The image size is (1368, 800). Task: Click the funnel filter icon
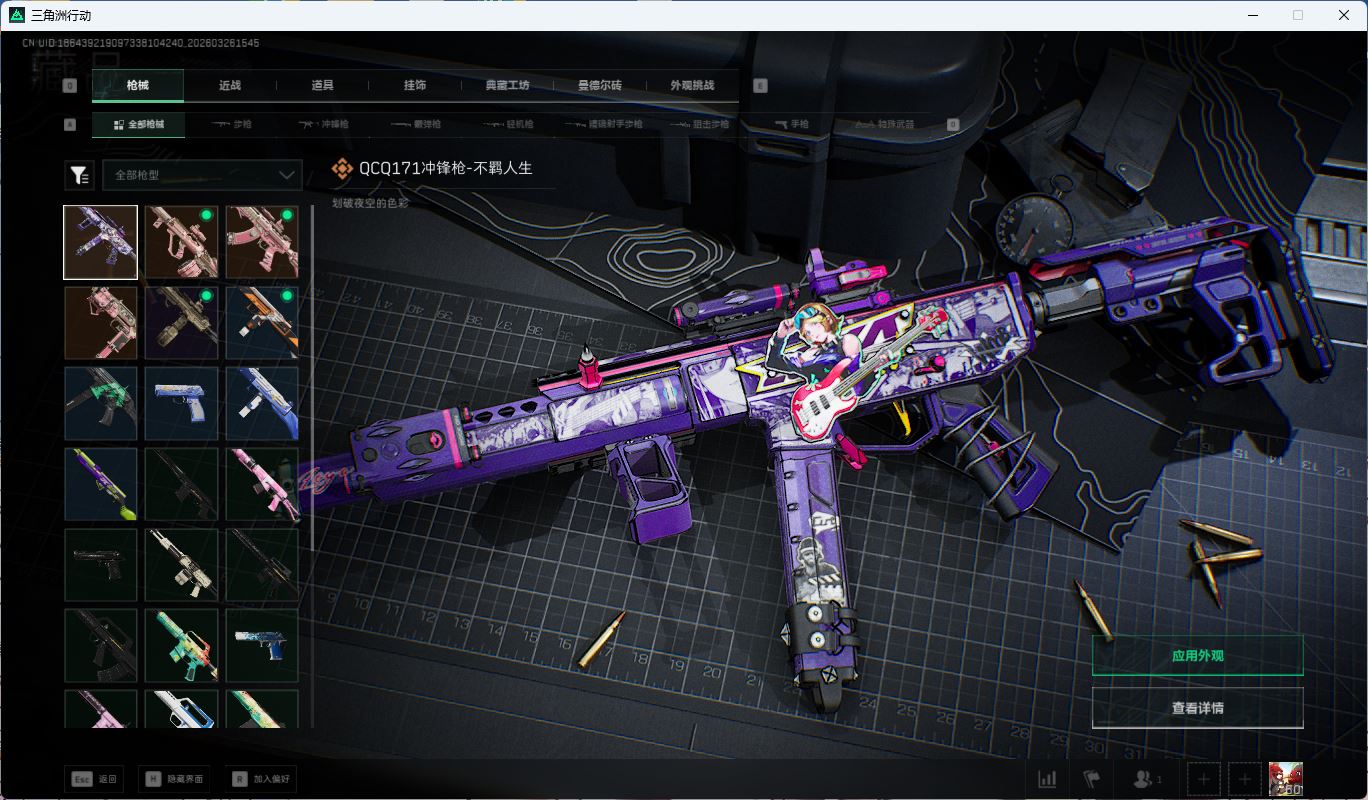[x=79, y=175]
